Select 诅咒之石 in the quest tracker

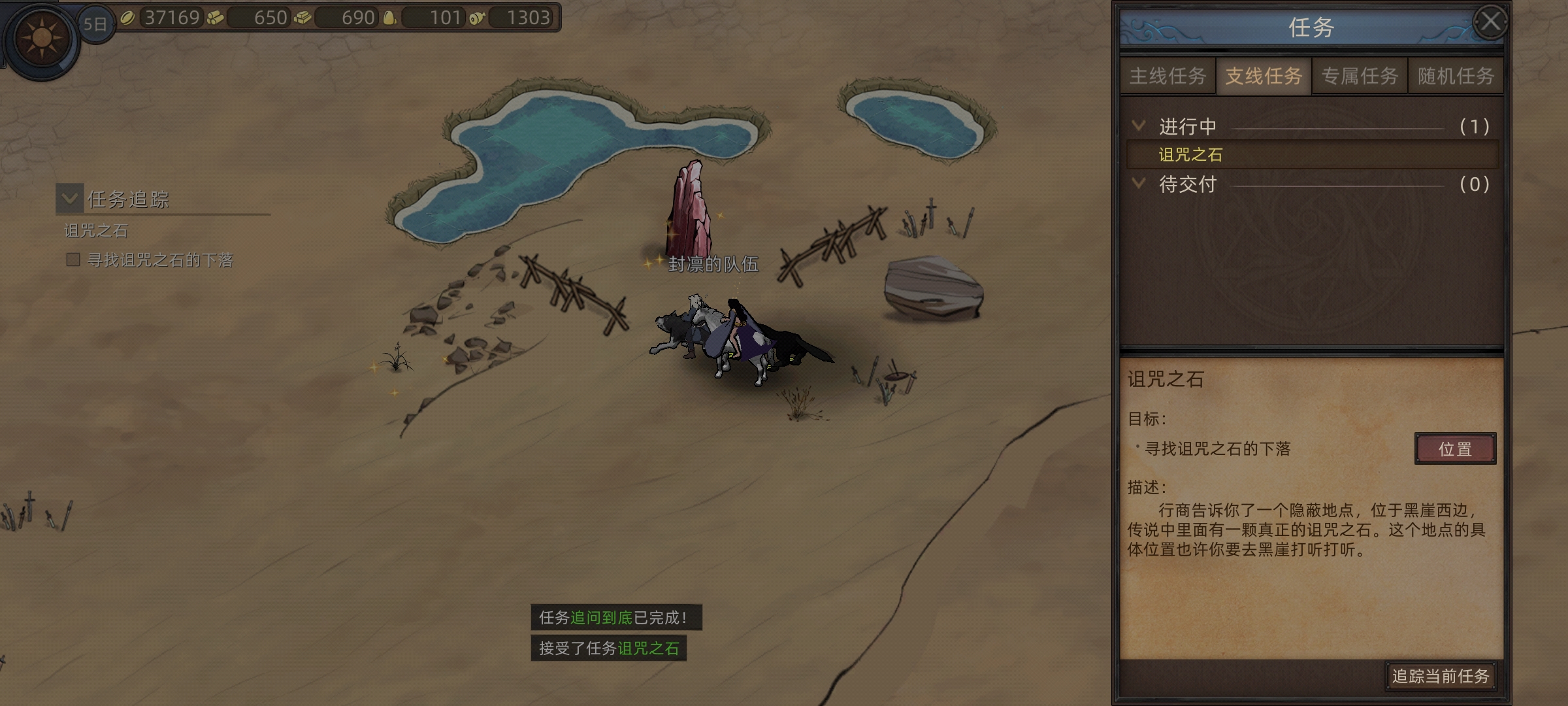96,231
